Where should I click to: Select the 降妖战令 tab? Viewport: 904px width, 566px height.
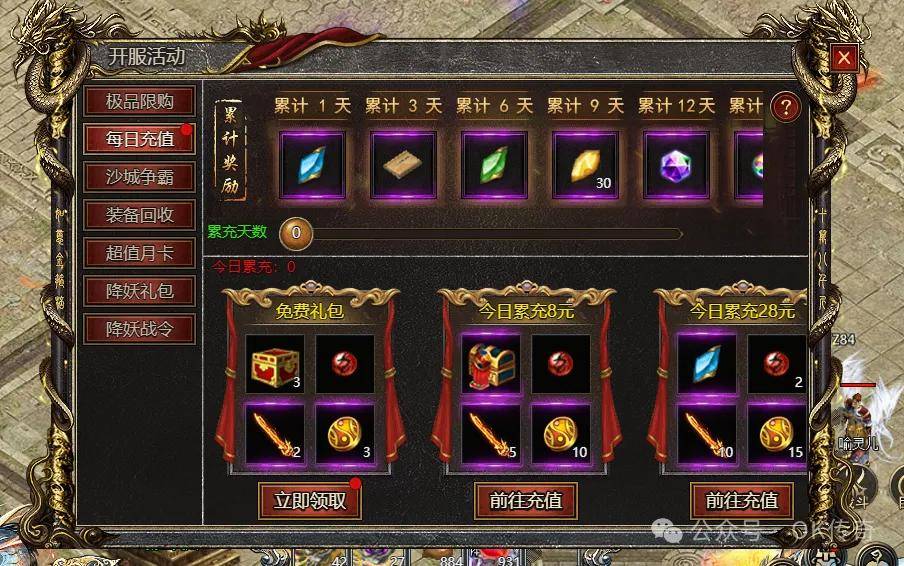[x=140, y=328]
